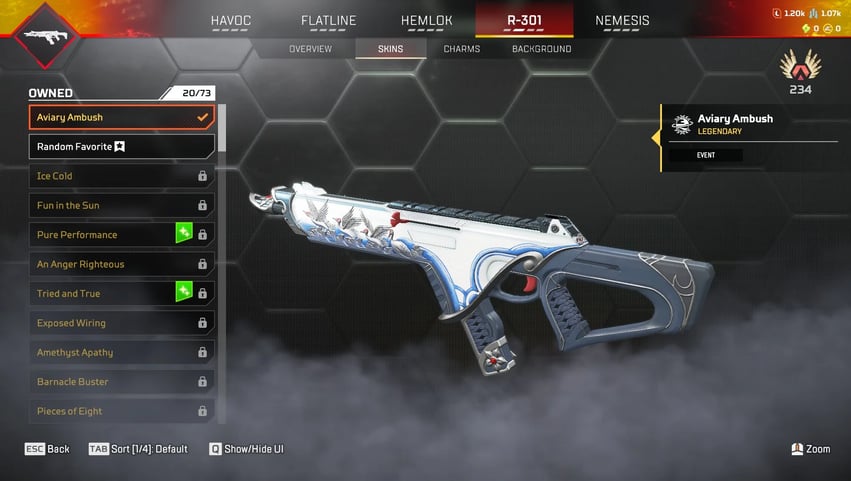851x481 pixels.
Task: Choose the Barnacle Buster skin
Action: point(121,382)
